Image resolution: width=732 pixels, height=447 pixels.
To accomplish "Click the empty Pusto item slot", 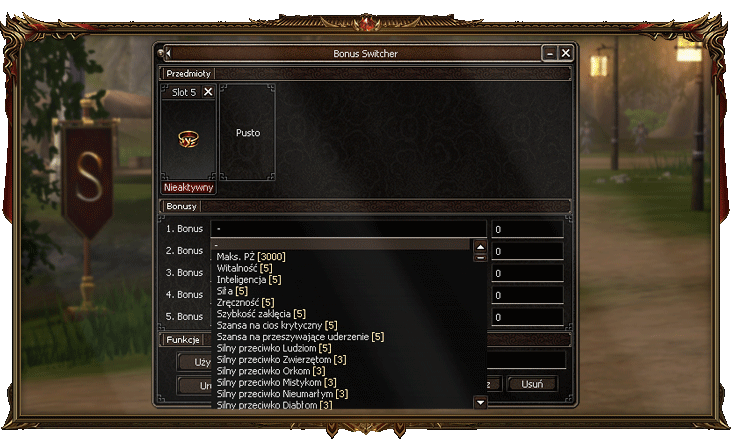I will point(247,132).
